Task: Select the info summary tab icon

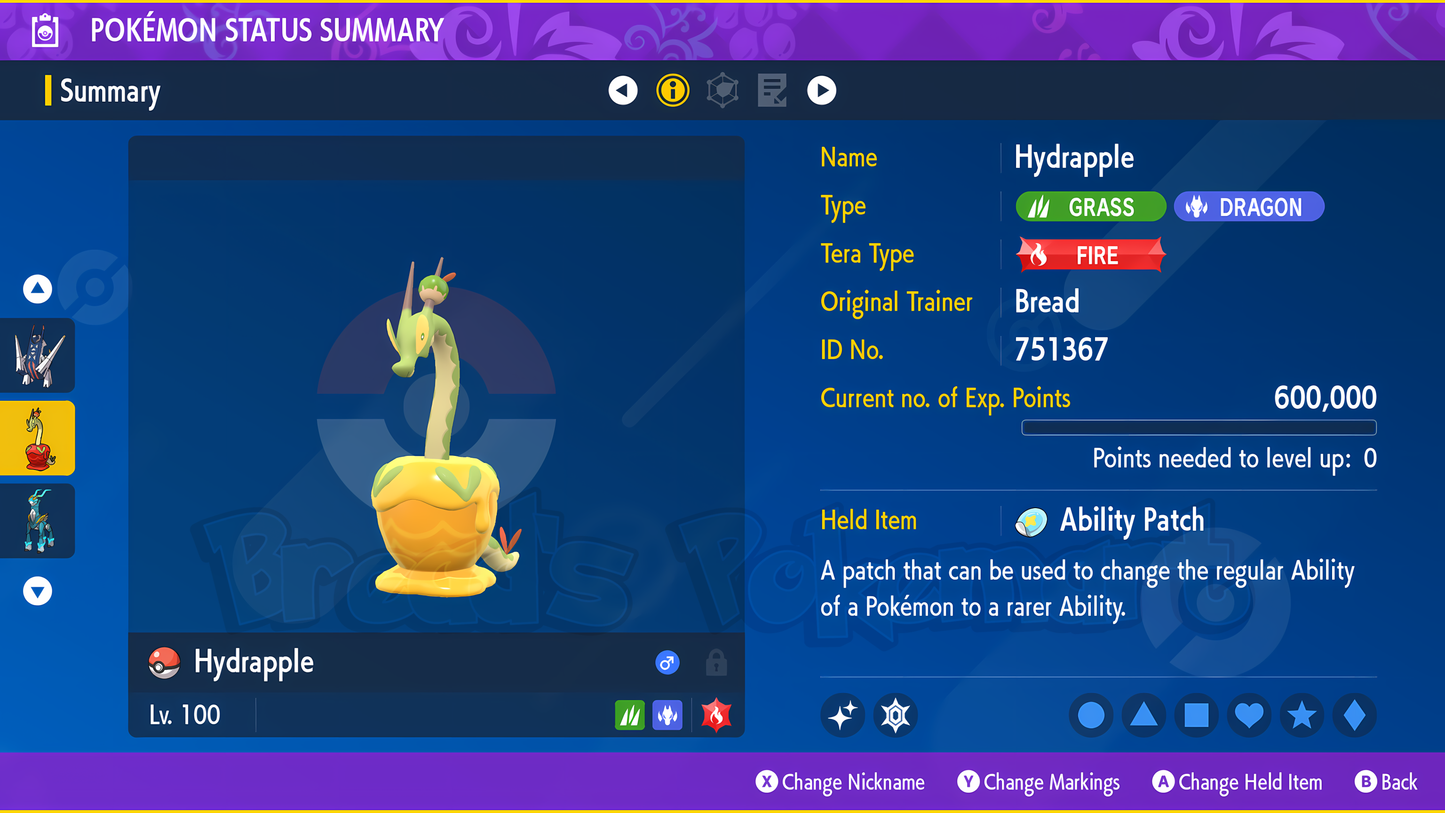Action: 673,91
